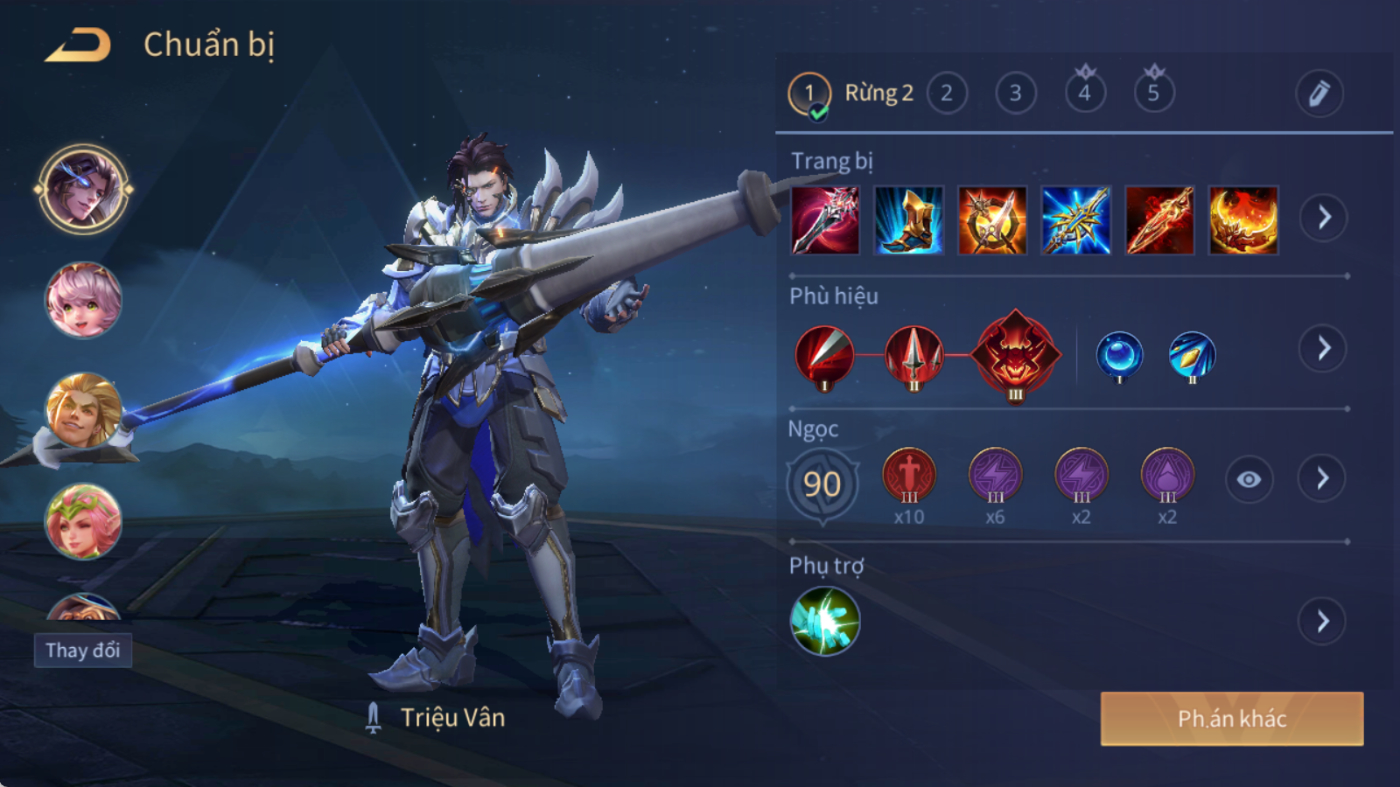Choose the flaming red sword equipment item

(1160, 220)
